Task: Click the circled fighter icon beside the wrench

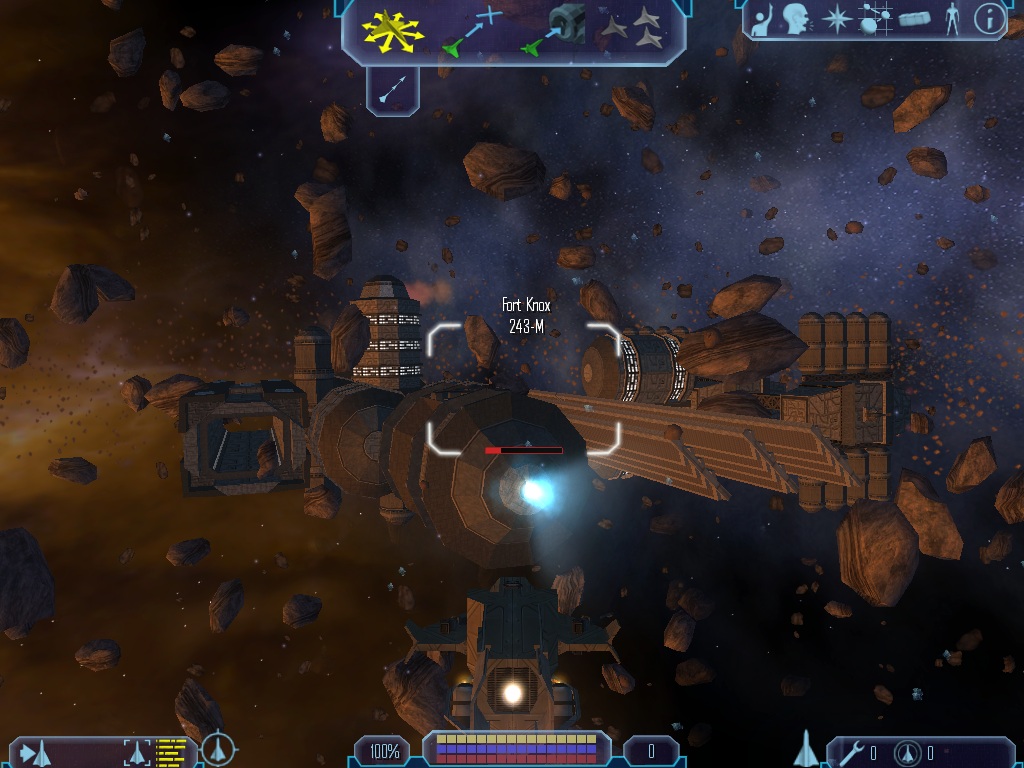Action: click(x=908, y=752)
